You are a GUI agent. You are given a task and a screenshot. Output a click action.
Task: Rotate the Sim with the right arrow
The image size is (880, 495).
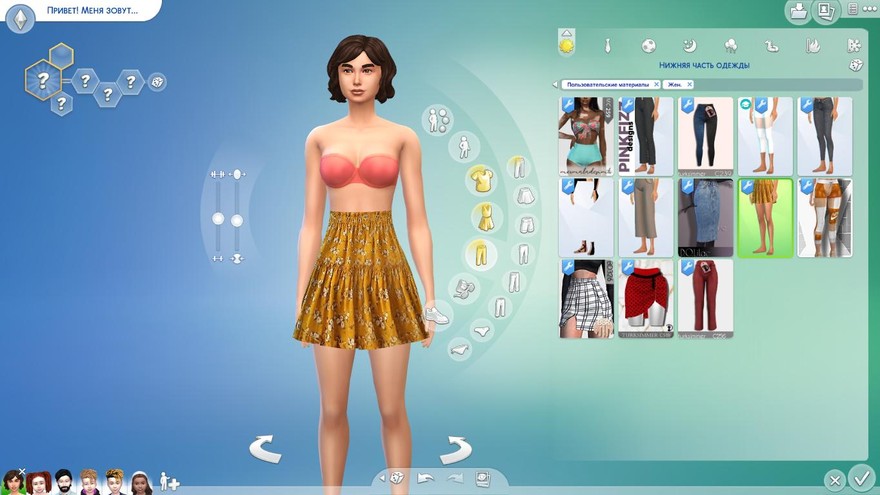(455, 449)
